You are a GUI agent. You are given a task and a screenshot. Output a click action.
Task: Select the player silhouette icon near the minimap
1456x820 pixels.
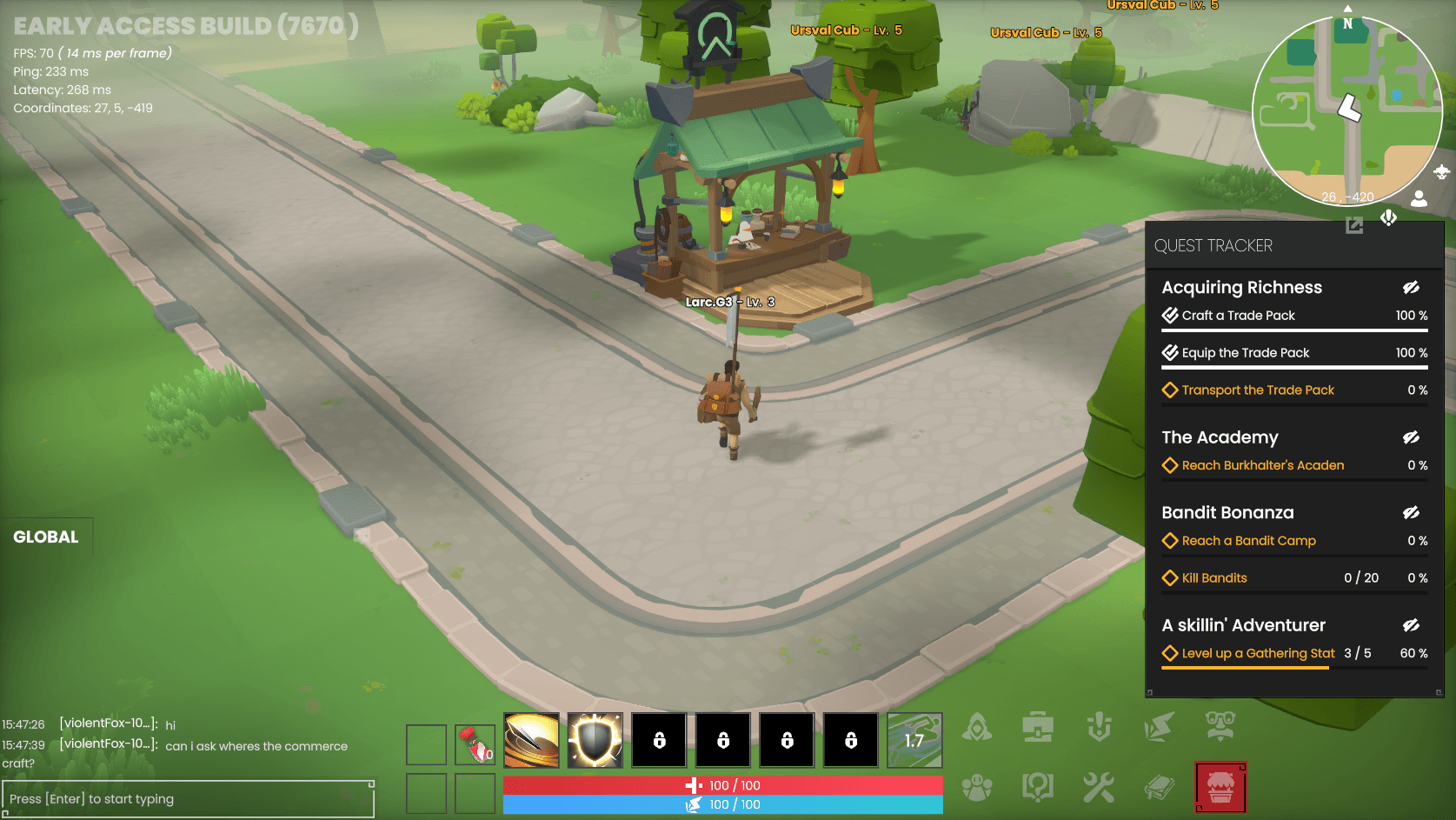coord(1419,199)
